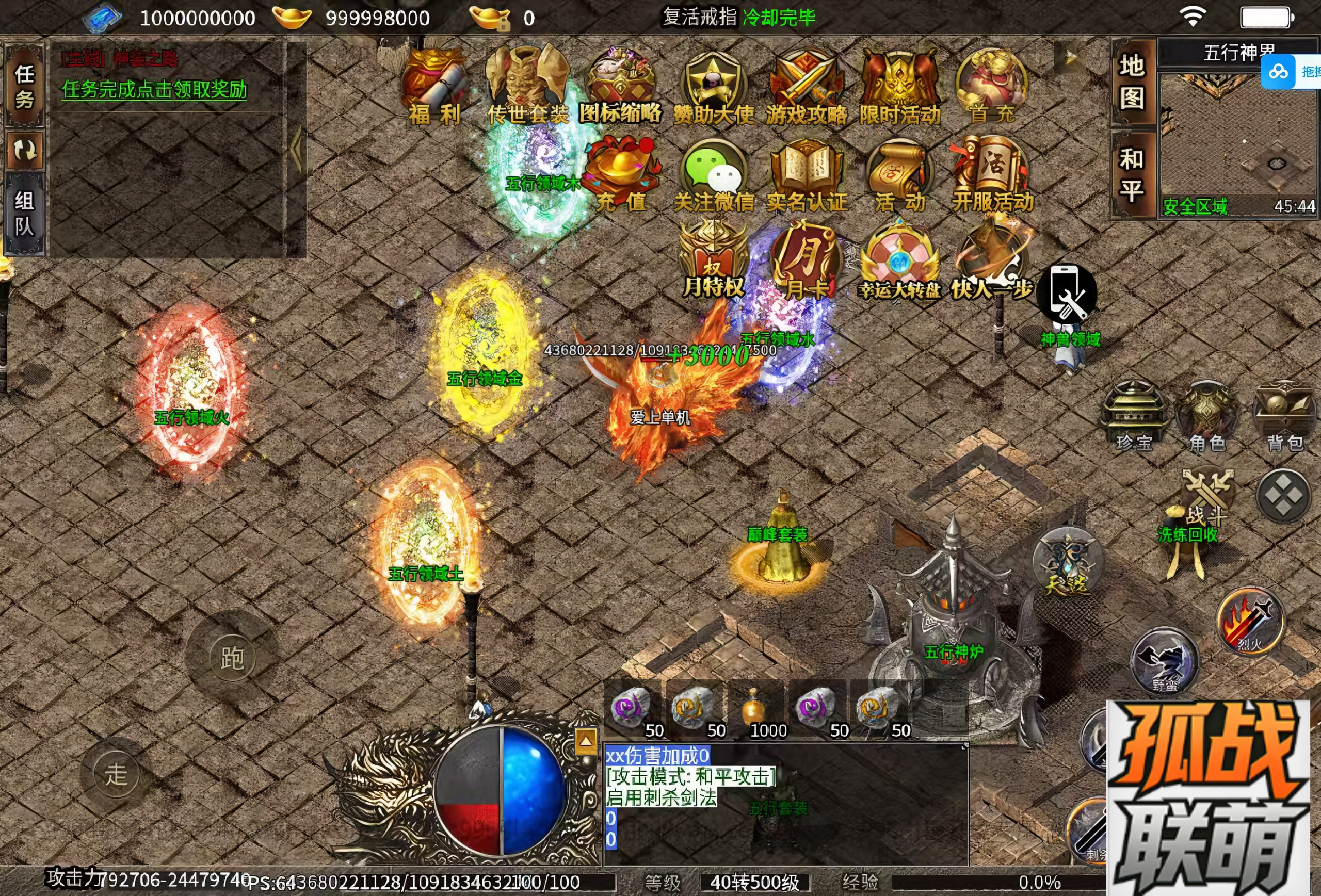Open the 实名认证 real-name verification
This screenshot has width=1321, height=896.
point(807,173)
